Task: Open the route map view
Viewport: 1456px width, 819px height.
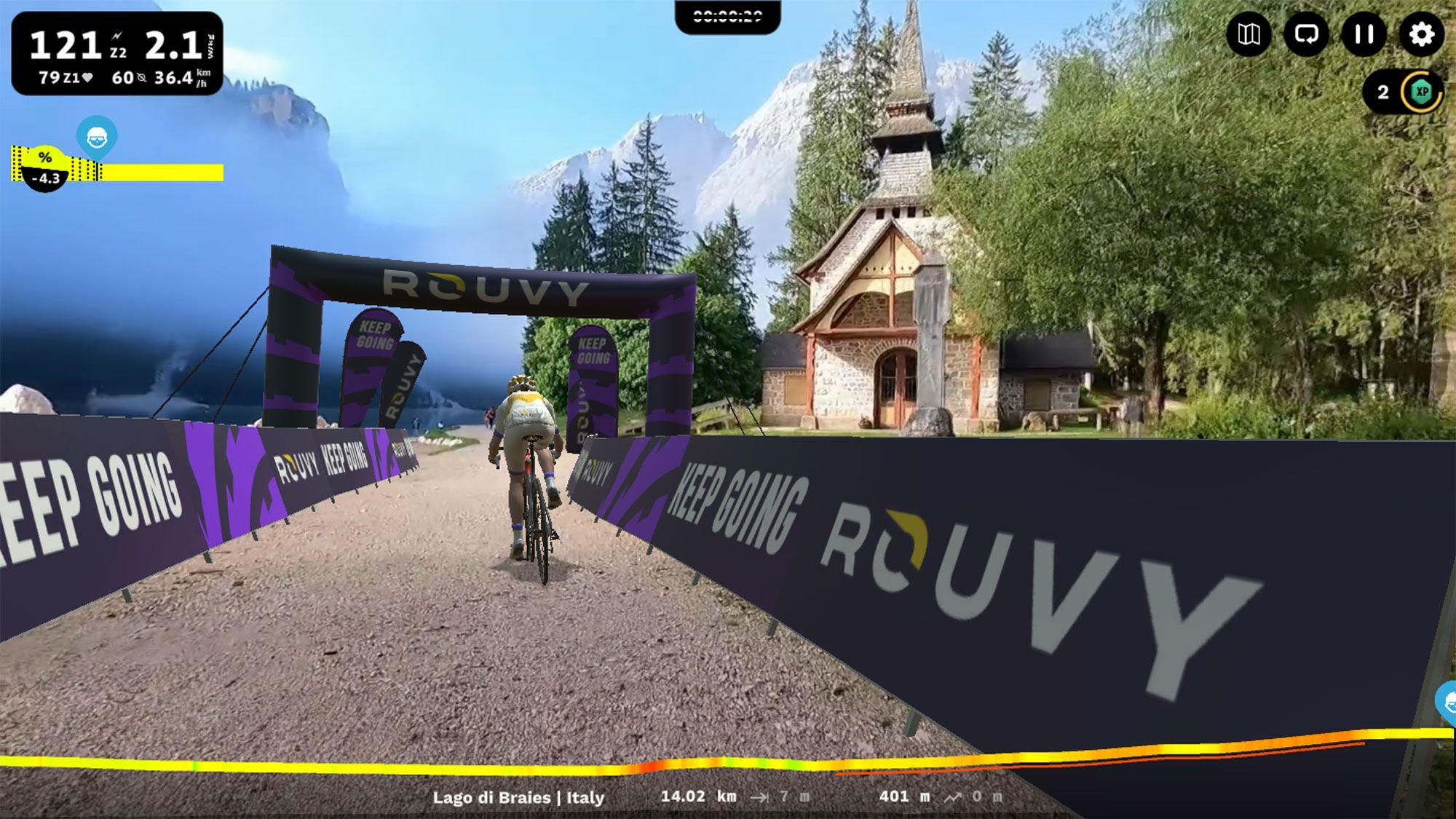Action: coord(1249,34)
